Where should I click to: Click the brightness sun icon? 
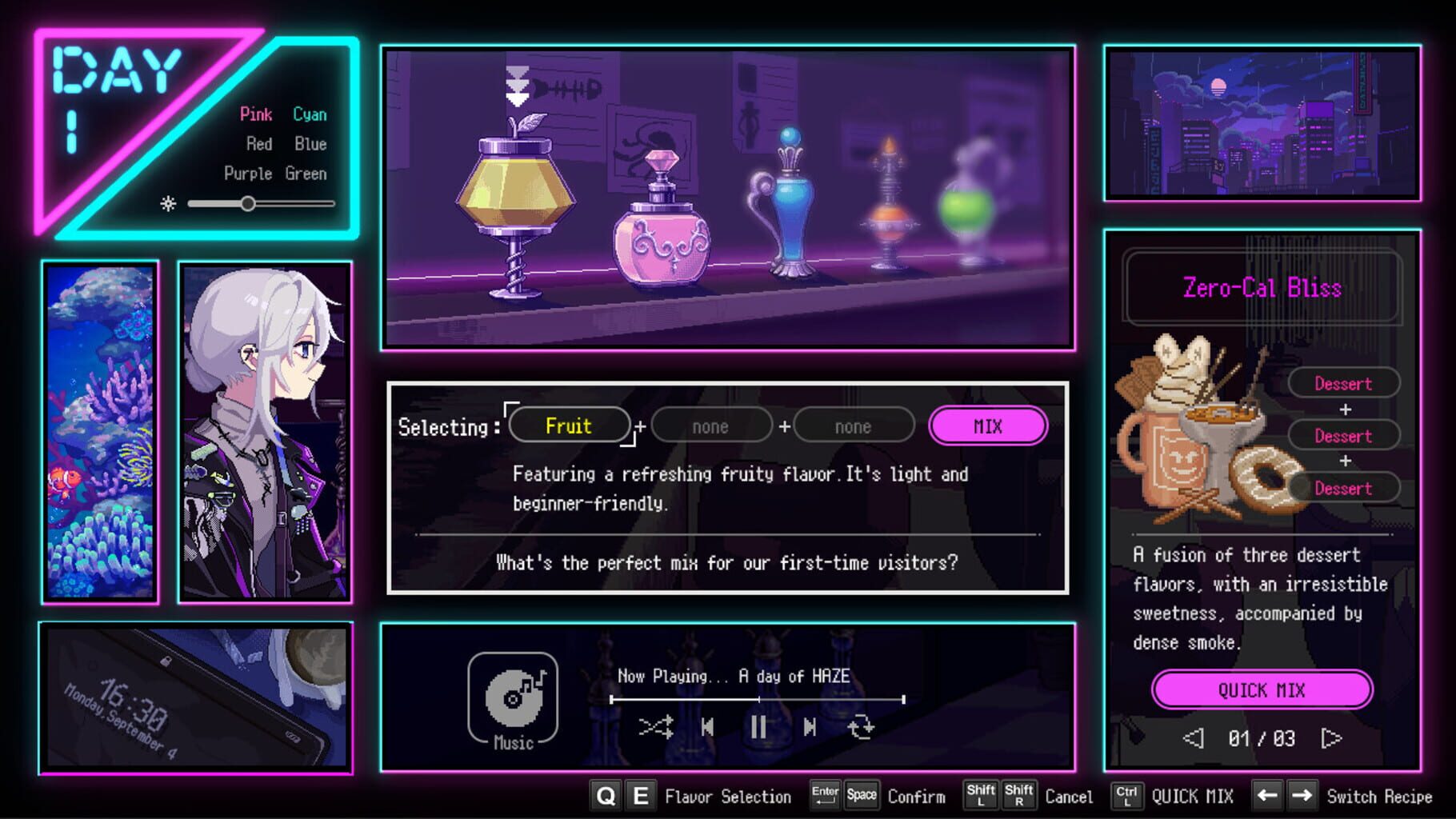click(166, 204)
